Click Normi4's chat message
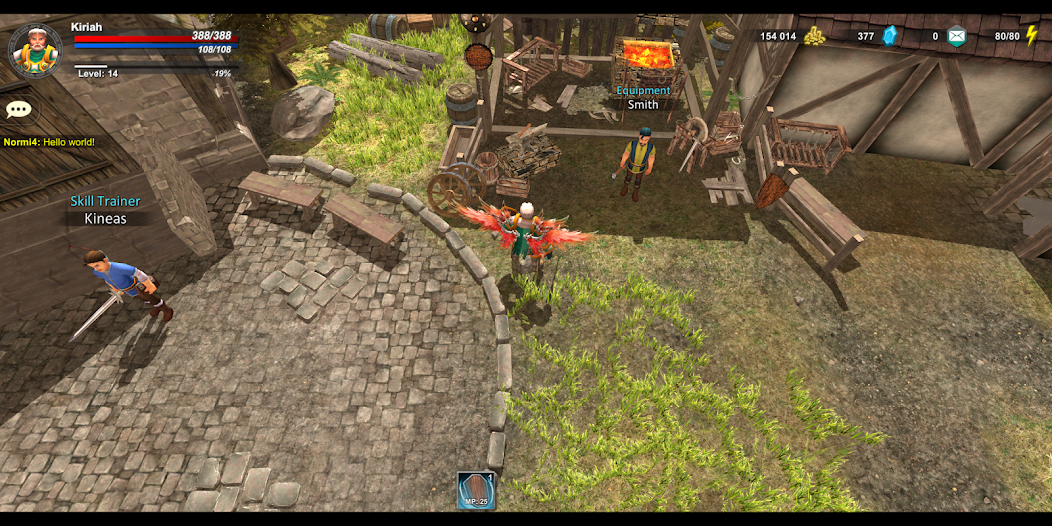This screenshot has width=1052, height=526. 49,142
